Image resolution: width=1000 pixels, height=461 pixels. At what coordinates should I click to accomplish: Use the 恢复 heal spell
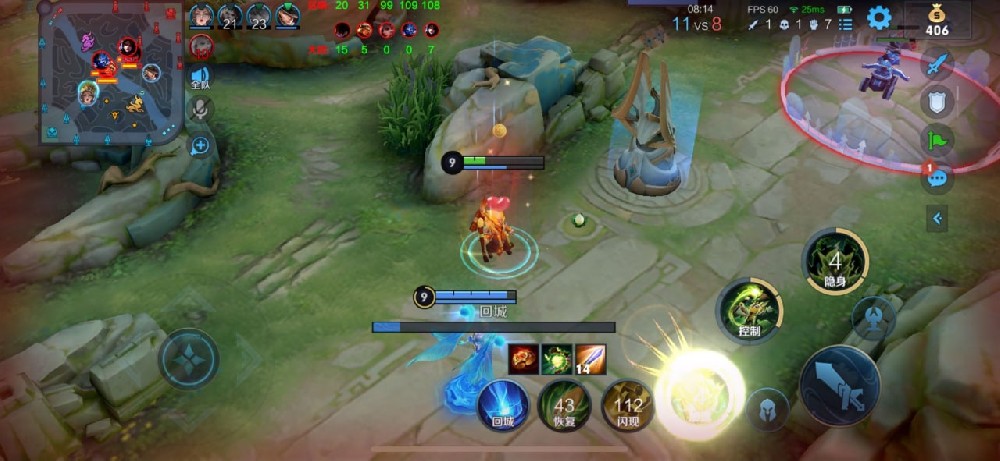(x=564, y=406)
